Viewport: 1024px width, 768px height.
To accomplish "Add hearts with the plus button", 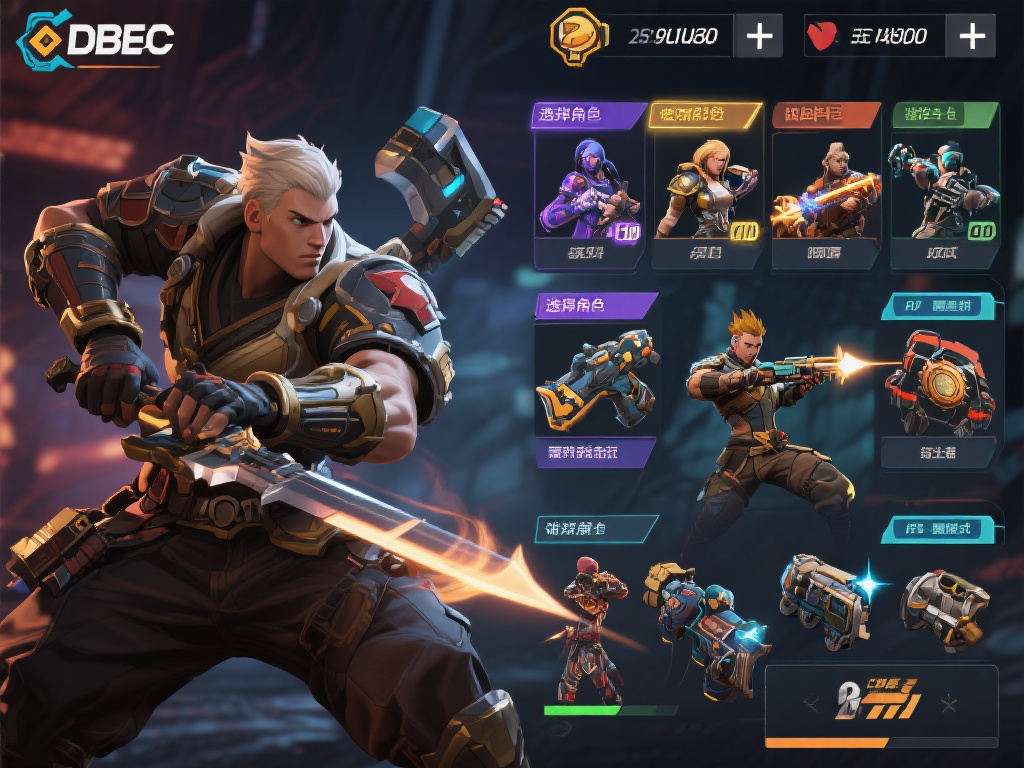I will coord(971,36).
